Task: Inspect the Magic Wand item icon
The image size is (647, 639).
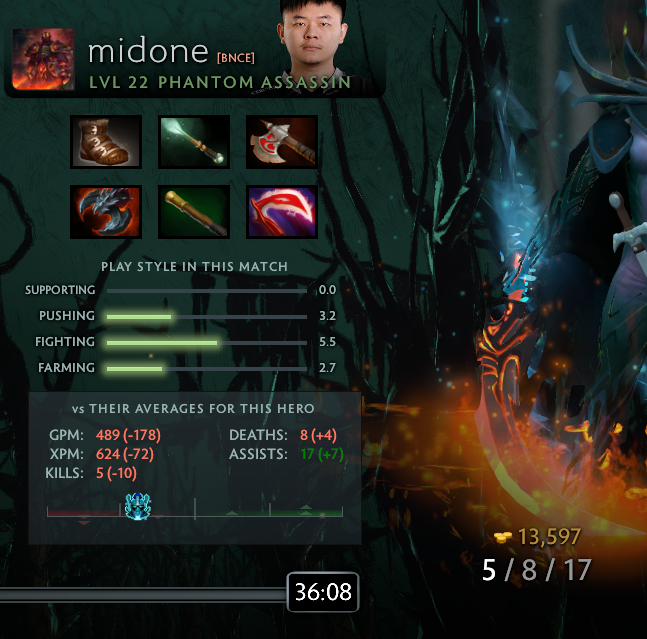Action: (x=194, y=142)
